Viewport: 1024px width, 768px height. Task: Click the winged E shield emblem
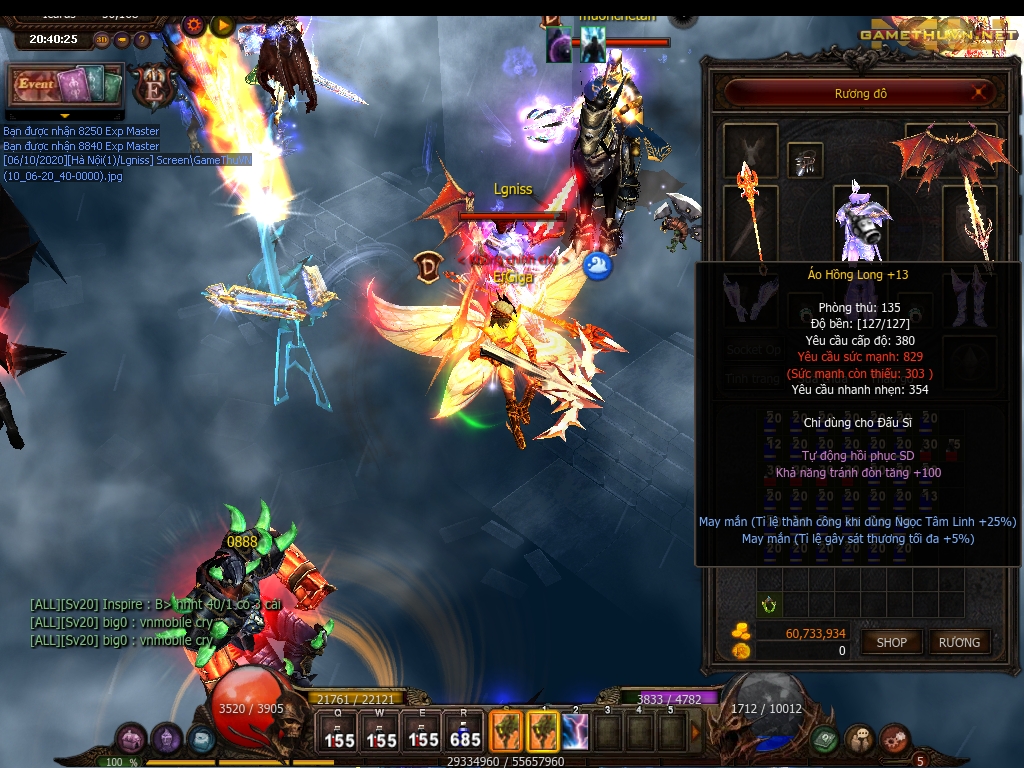(x=155, y=87)
